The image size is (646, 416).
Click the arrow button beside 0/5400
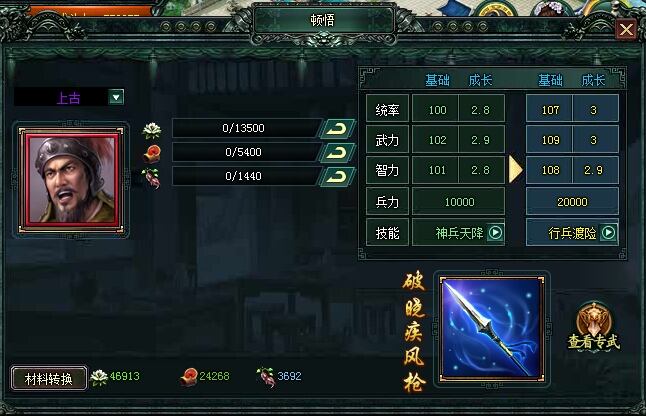337,152
